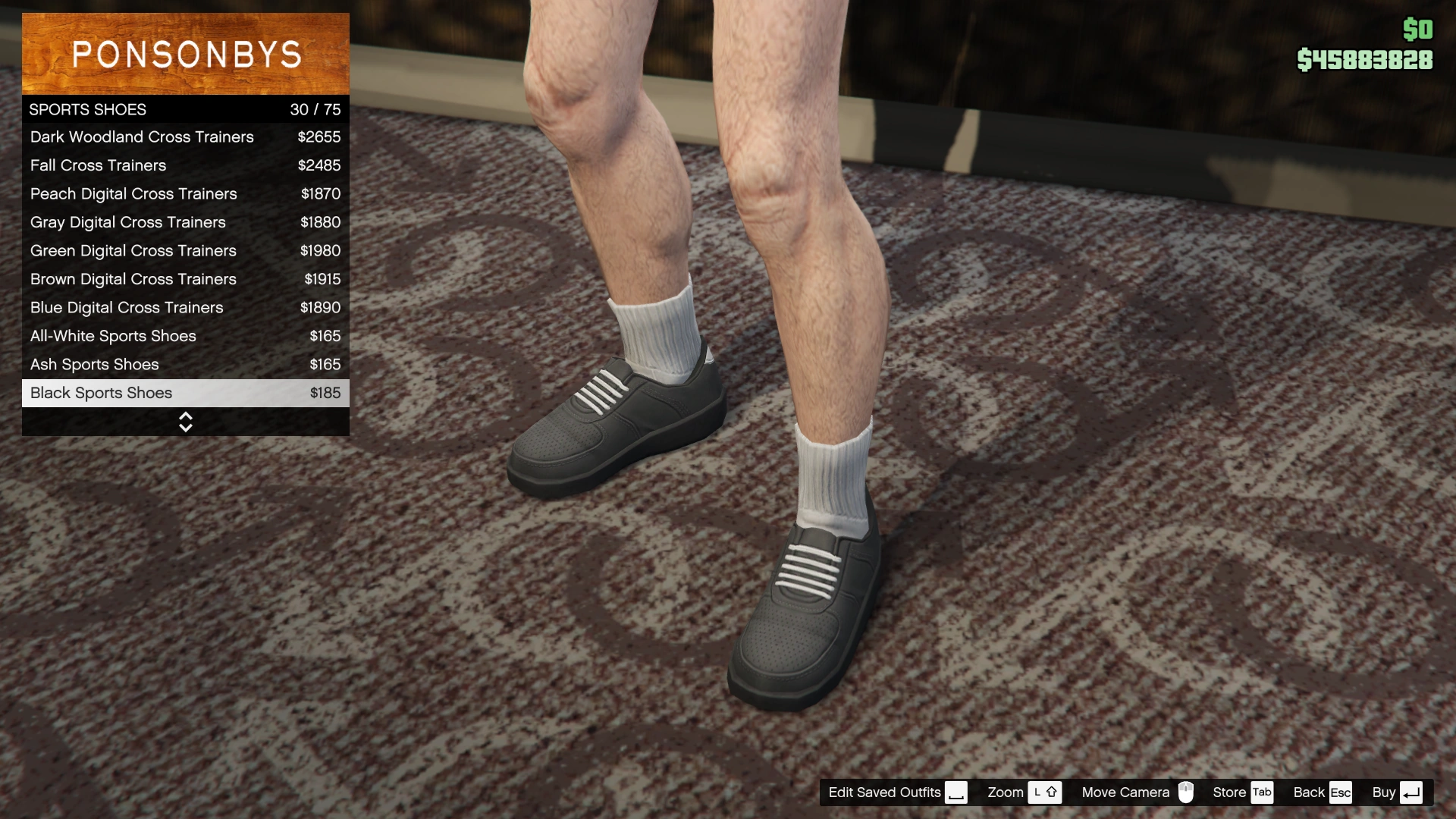Click the up chevron above the scroll arrow
Screen dimensions: 1456x819
coord(185,416)
